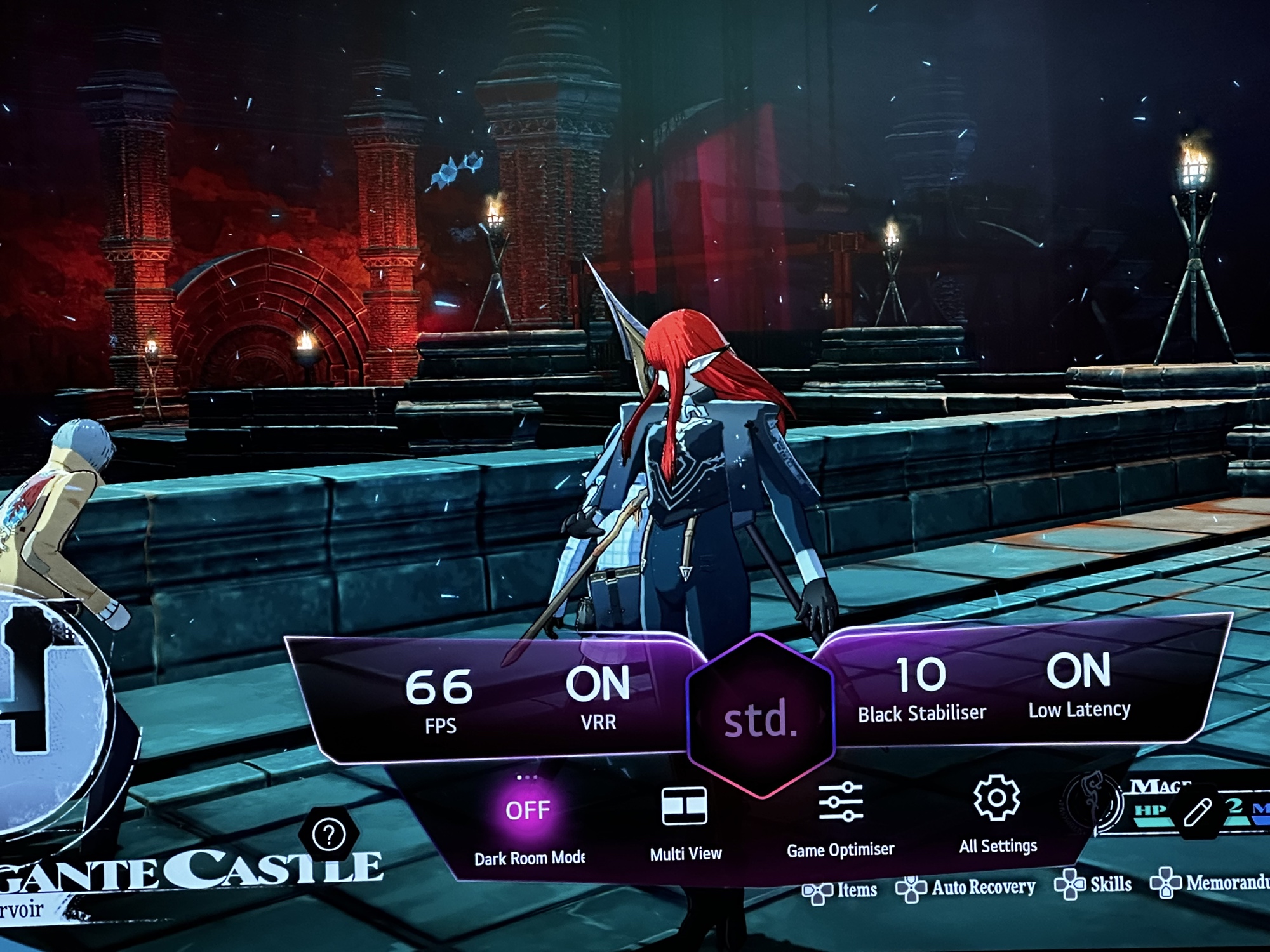This screenshot has height=952, width=1270.
Task: Toggle Dark Room Mode off button
Action: click(527, 811)
